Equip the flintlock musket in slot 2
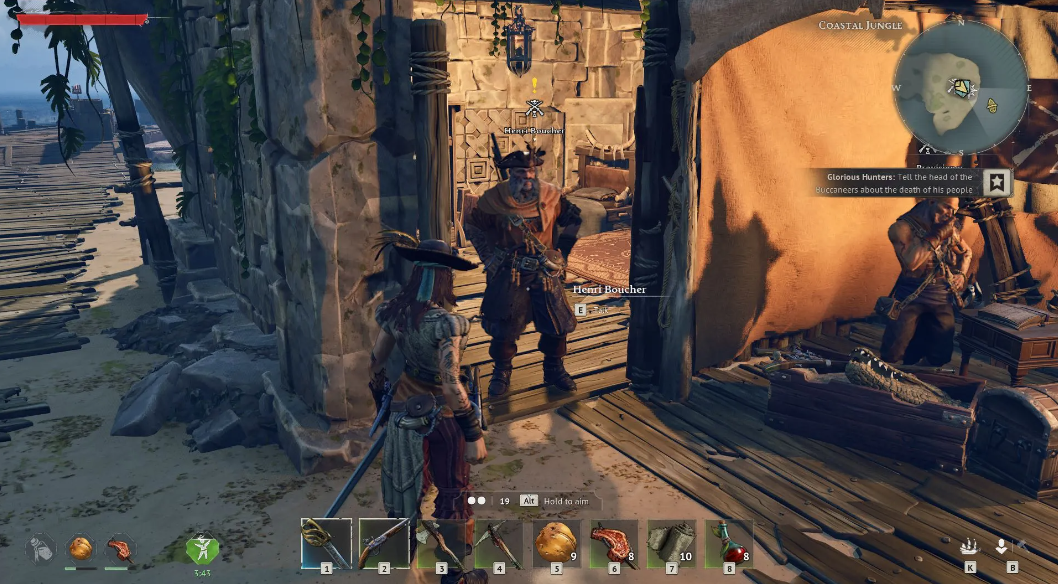This screenshot has height=584, width=1058. click(384, 543)
